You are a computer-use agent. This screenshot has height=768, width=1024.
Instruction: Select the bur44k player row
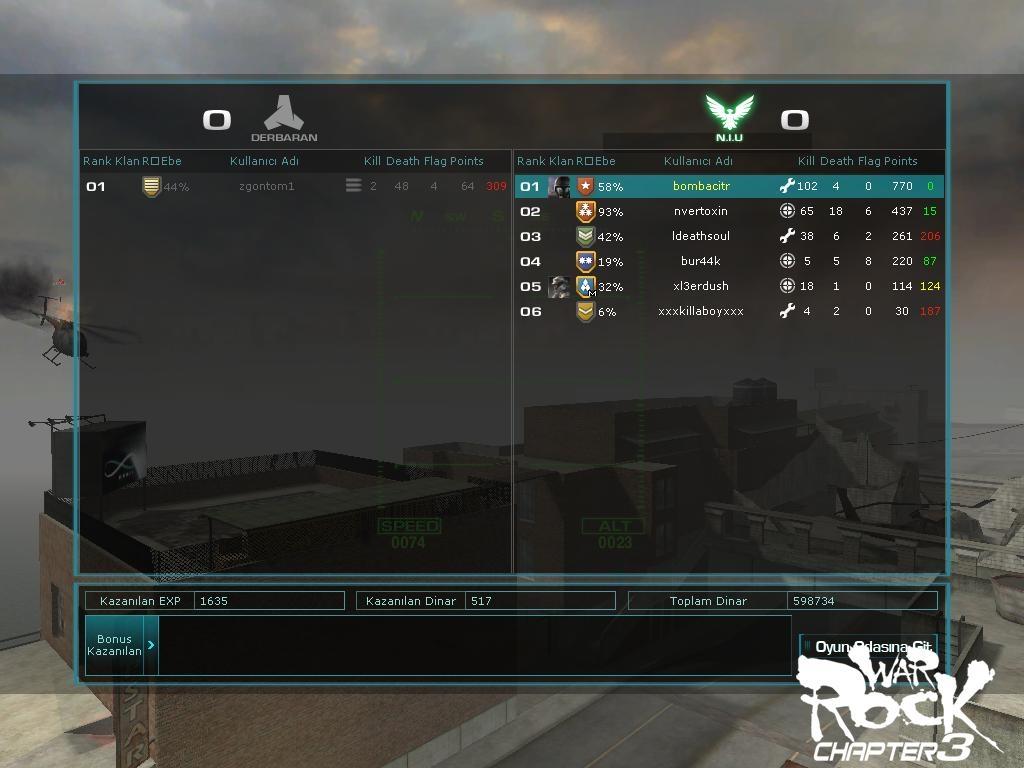tap(701, 261)
